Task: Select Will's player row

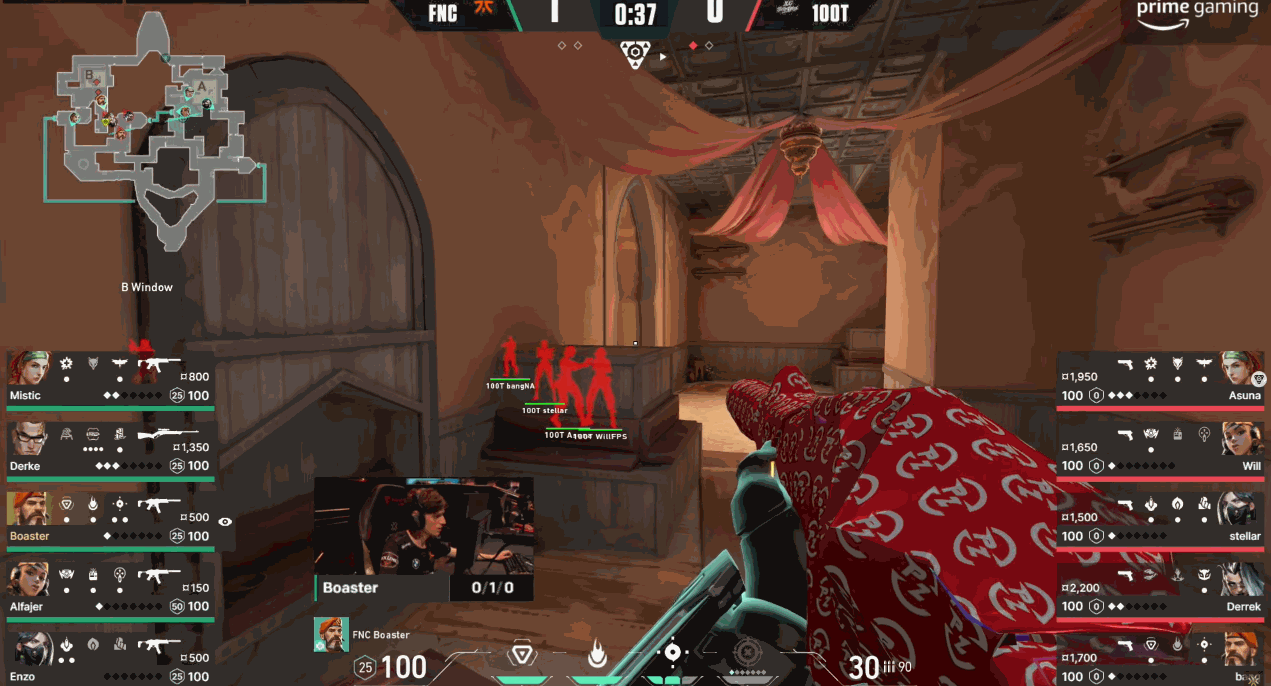Action: (x=1160, y=449)
